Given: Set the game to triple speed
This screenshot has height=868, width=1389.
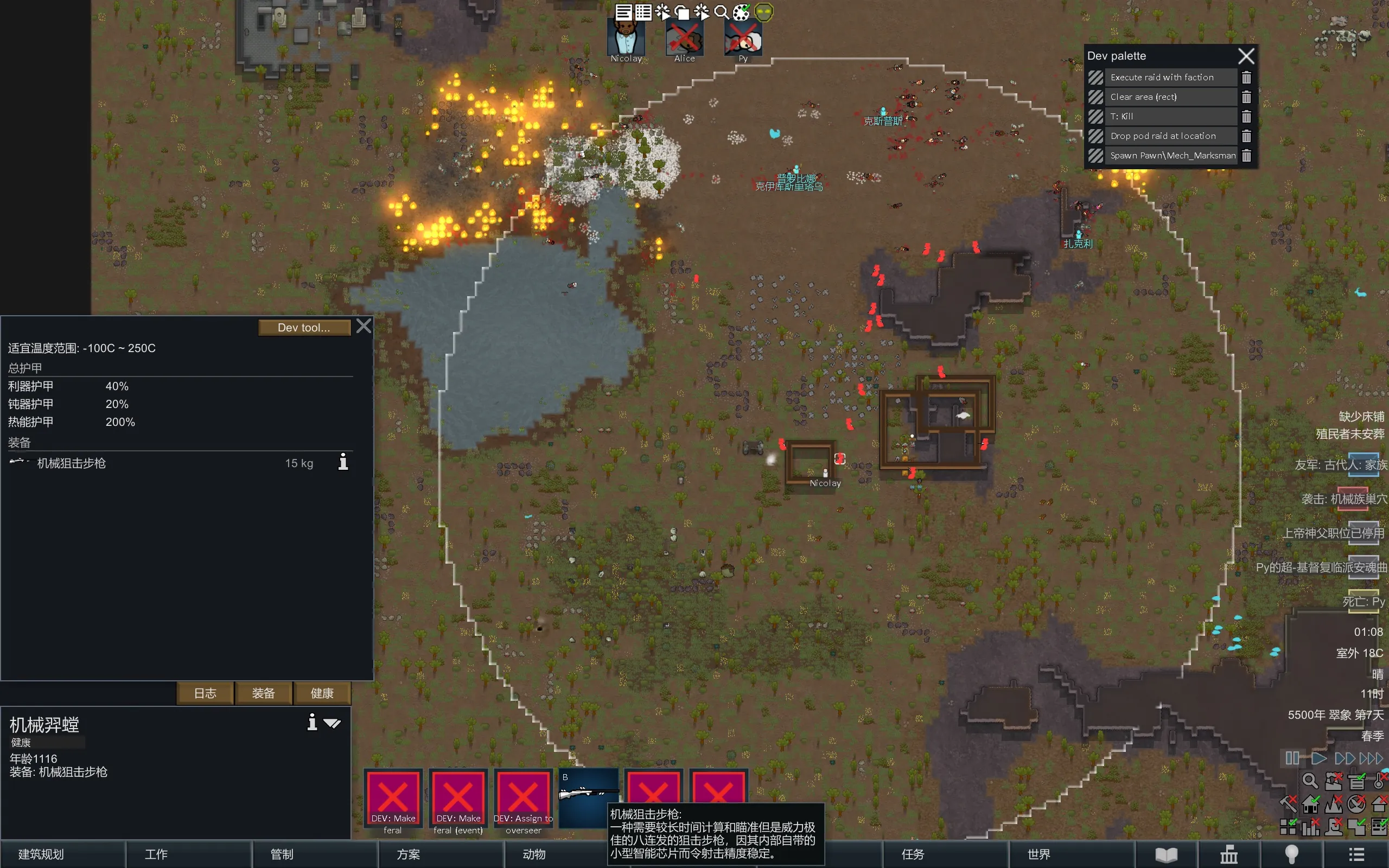Looking at the screenshot, I should pyautogui.click(x=1371, y=758).
